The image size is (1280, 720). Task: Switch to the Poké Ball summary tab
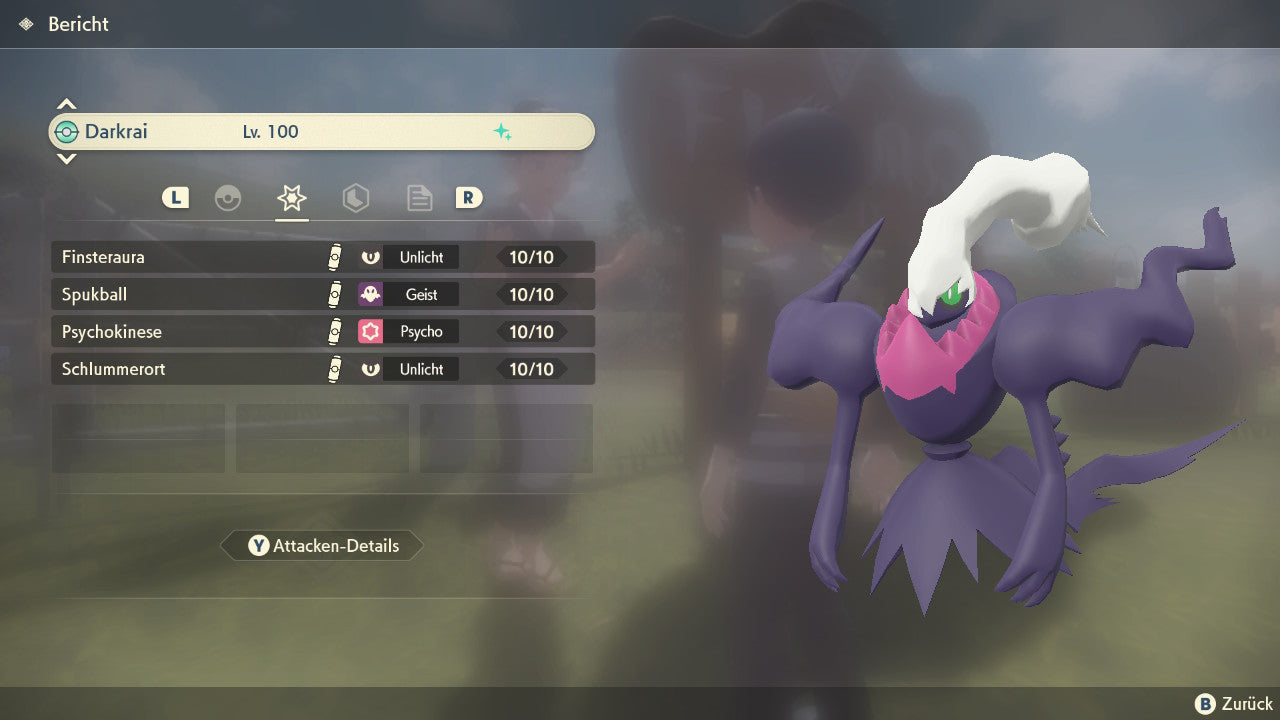pyautogui.click(x=228, y=198)
